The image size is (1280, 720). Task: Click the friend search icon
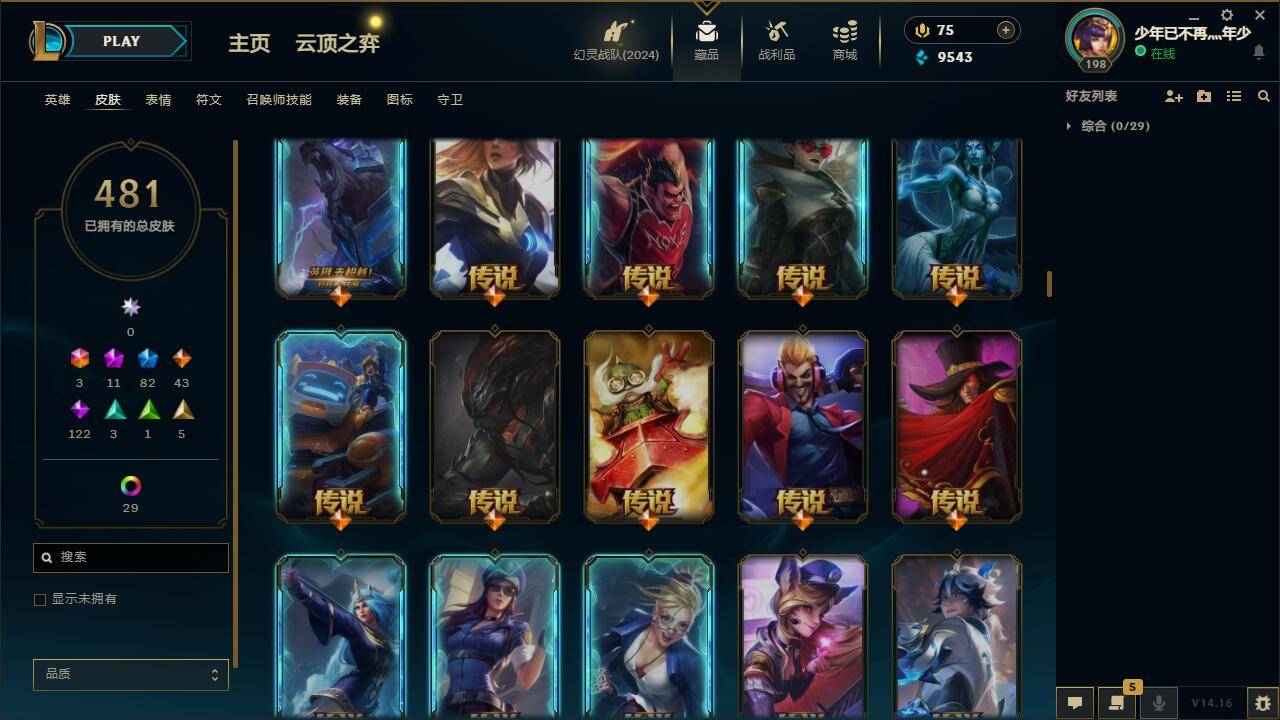pyautogui.click(x=1263, y=96)
